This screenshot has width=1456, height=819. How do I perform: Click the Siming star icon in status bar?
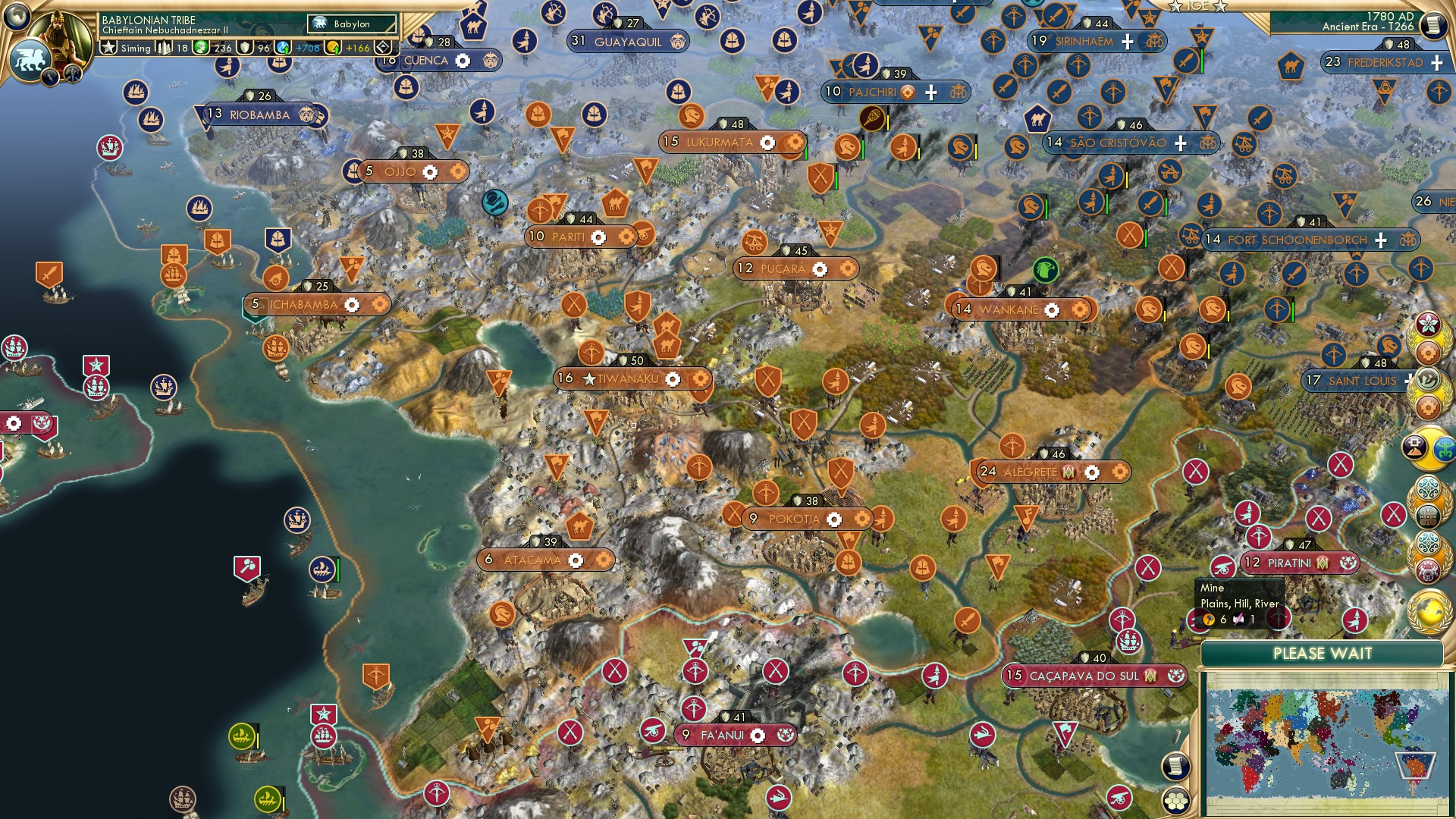pyautogui.click(x=108, y=46)
